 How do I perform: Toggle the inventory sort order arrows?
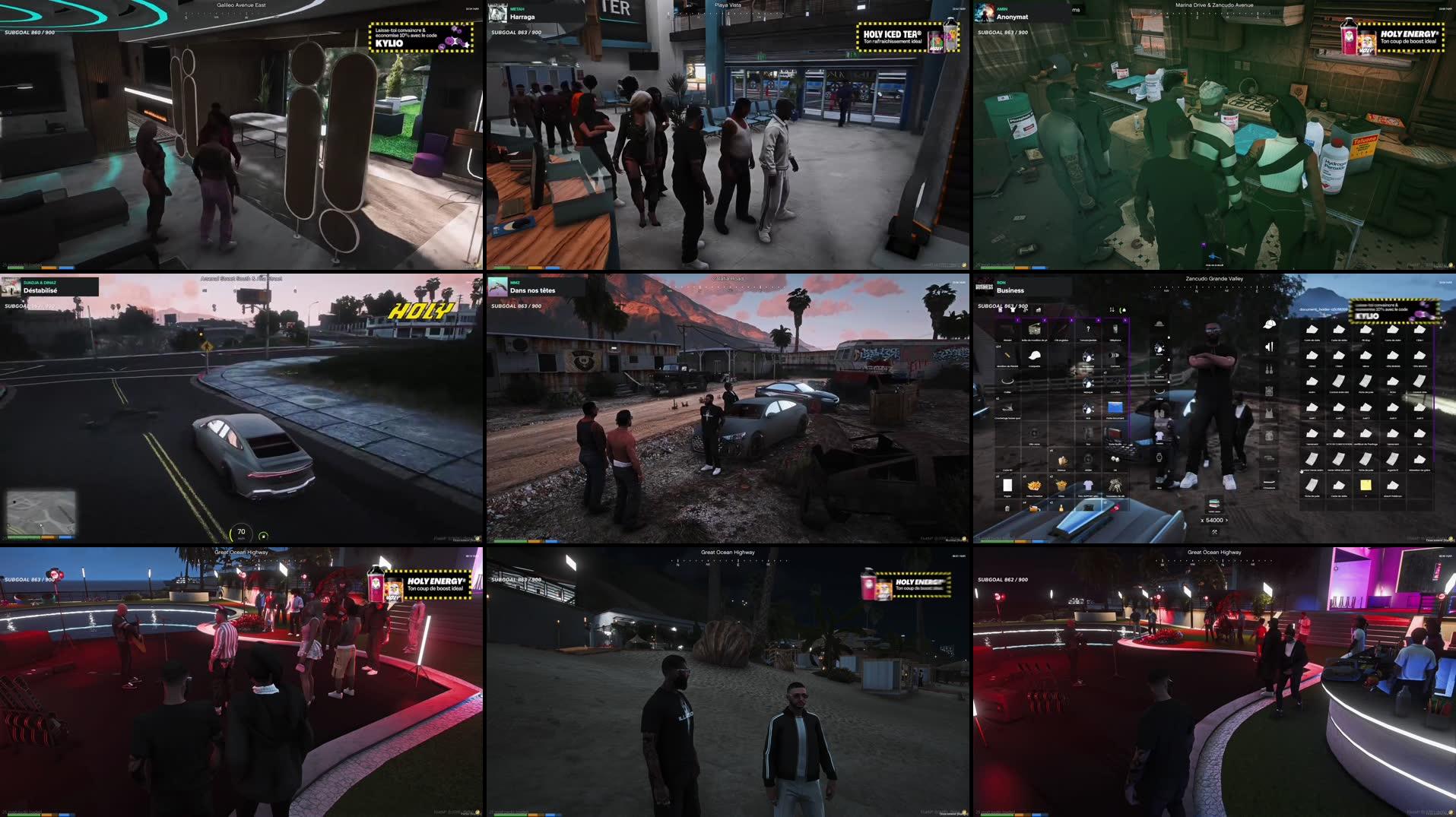1112,309
